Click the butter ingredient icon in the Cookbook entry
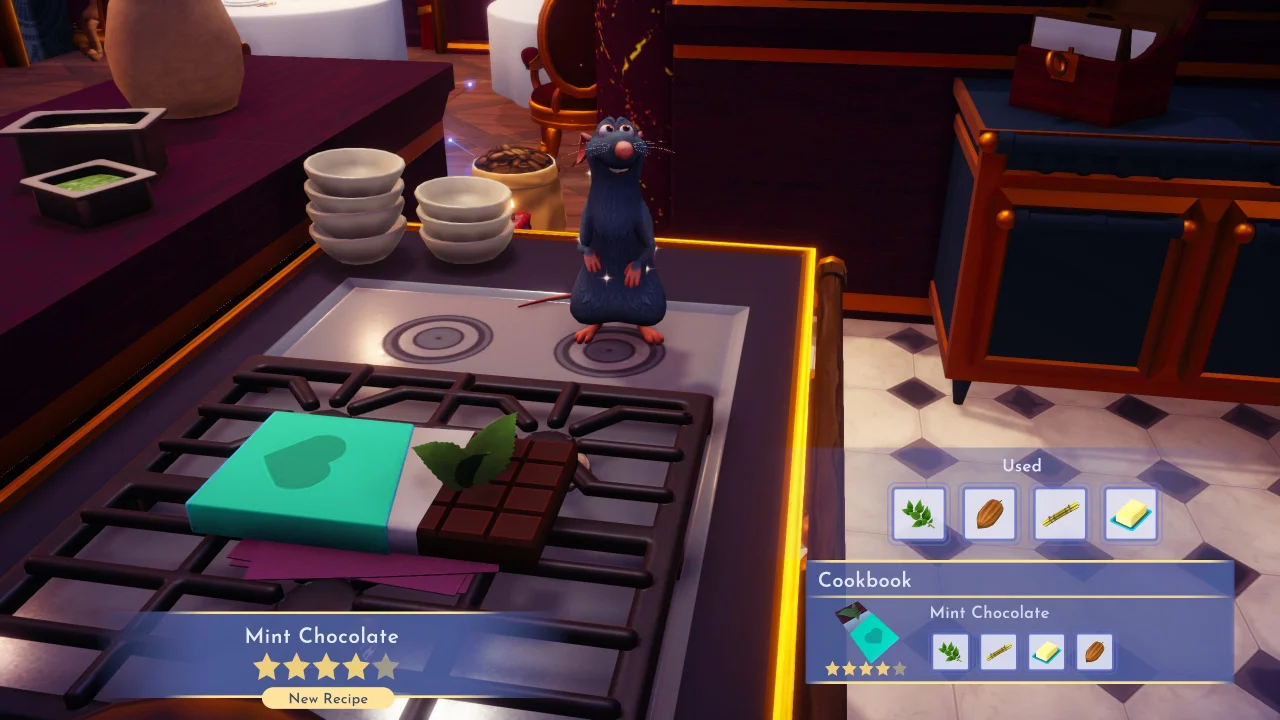Screen dimensions: 1280x720 [1045, 651]
